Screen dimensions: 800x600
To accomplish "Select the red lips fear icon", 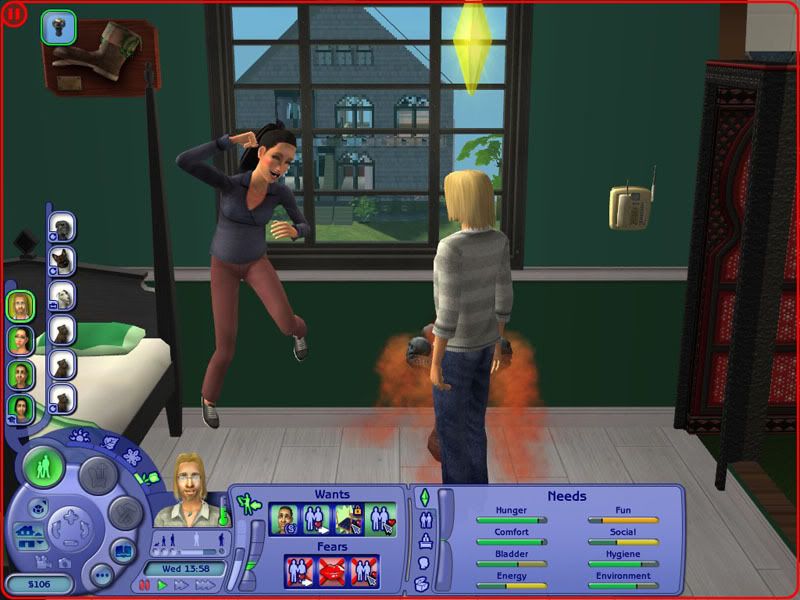I will click(331, 571).
